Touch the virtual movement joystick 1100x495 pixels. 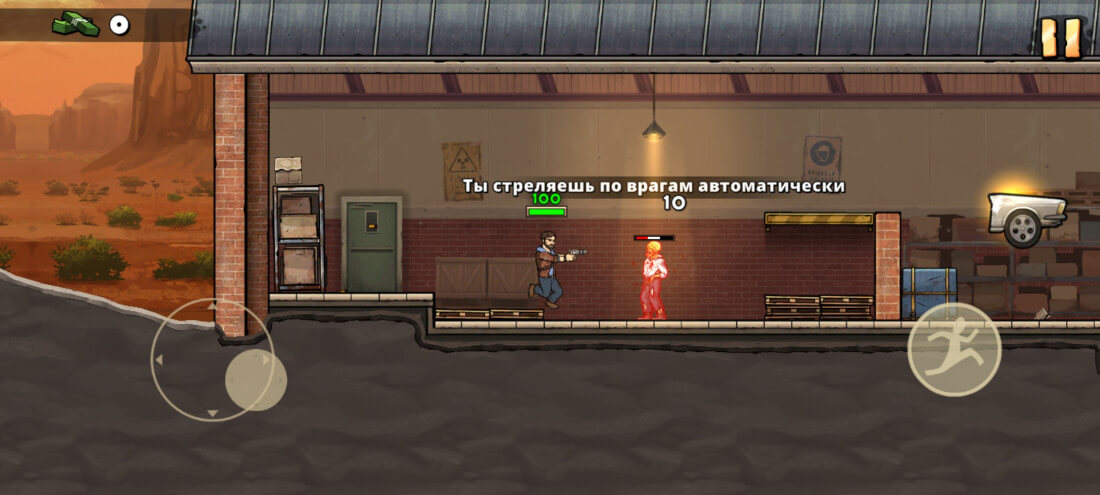click(255, 380)
